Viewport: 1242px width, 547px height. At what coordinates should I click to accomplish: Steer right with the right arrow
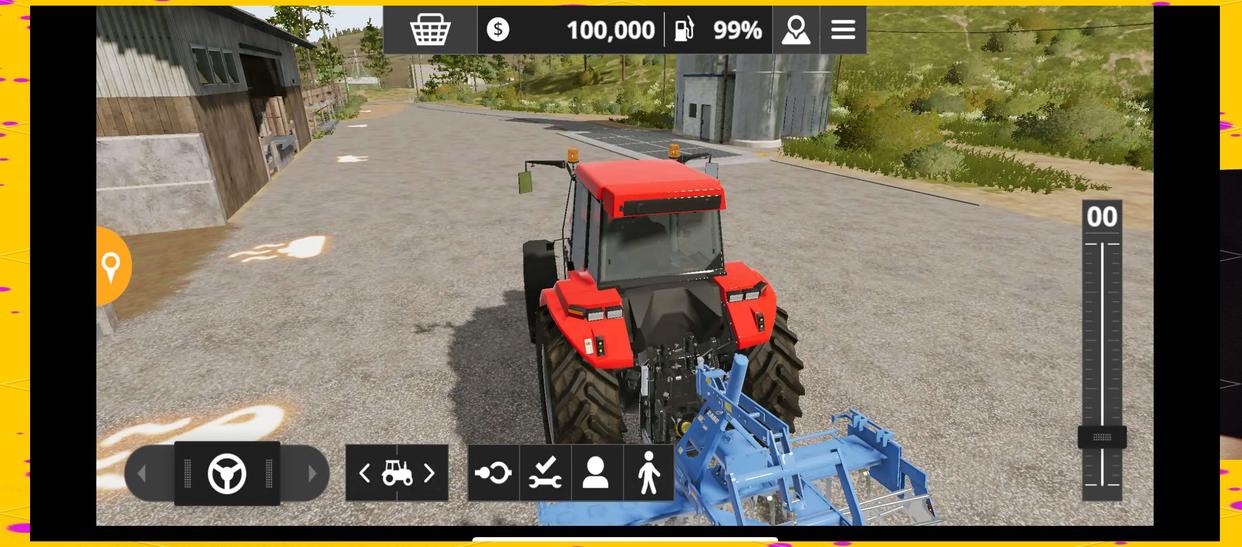click(312, 473)
